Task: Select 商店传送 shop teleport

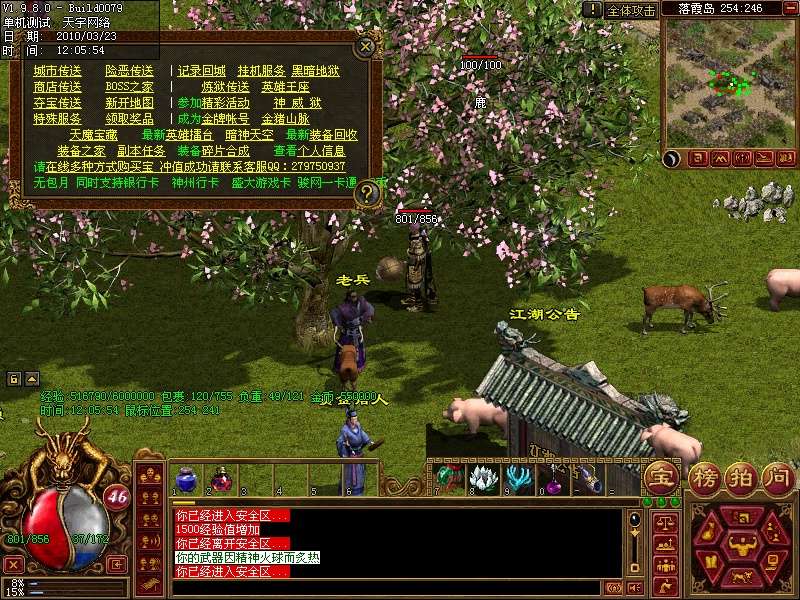Action: point(57,87)
